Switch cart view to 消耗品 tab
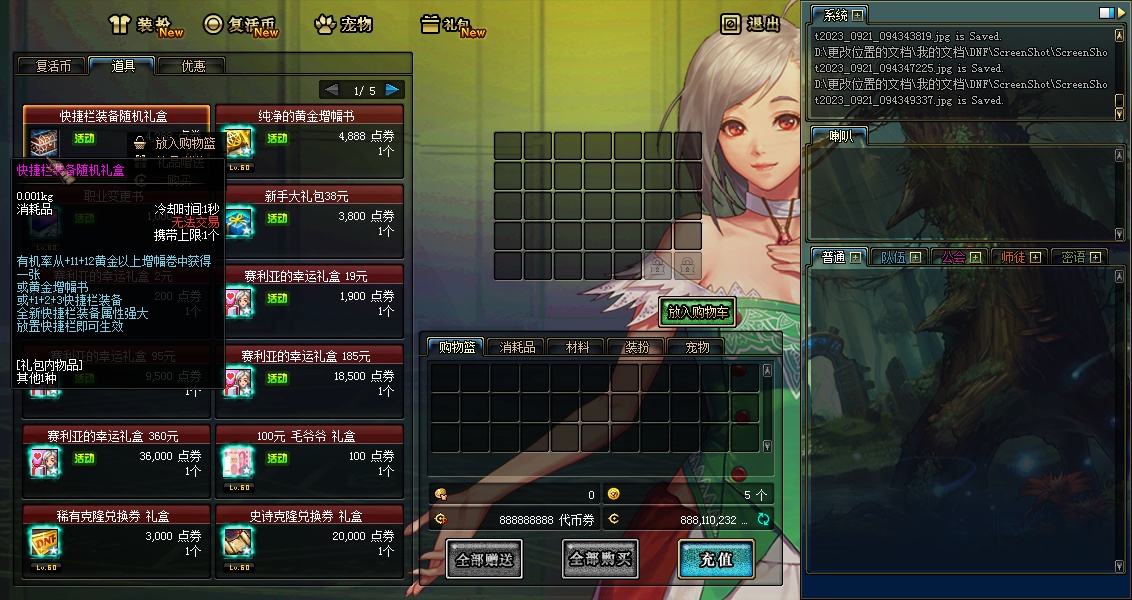The height and width of the screenshot is (600, 1132). tap(517, 347)
